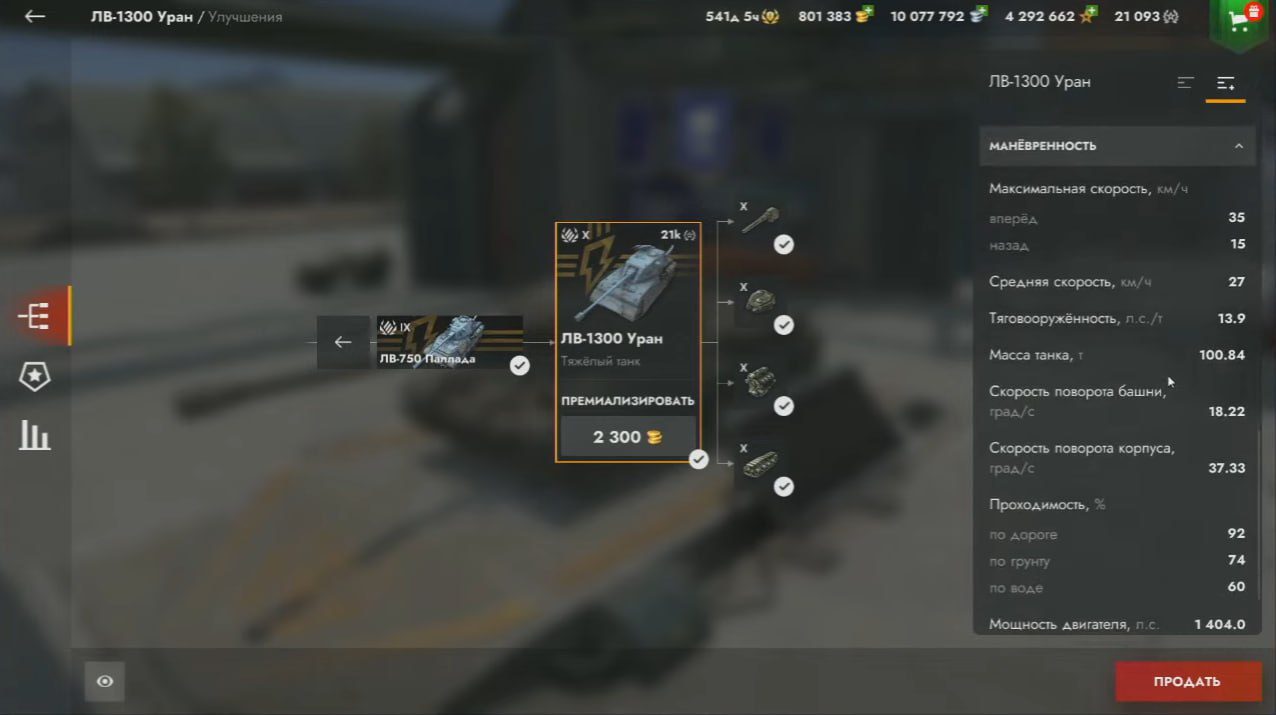Open the star badge sidebar tab
Image resolution: width=1276 pixels, height=715 pixels.
tap(34, 376)
